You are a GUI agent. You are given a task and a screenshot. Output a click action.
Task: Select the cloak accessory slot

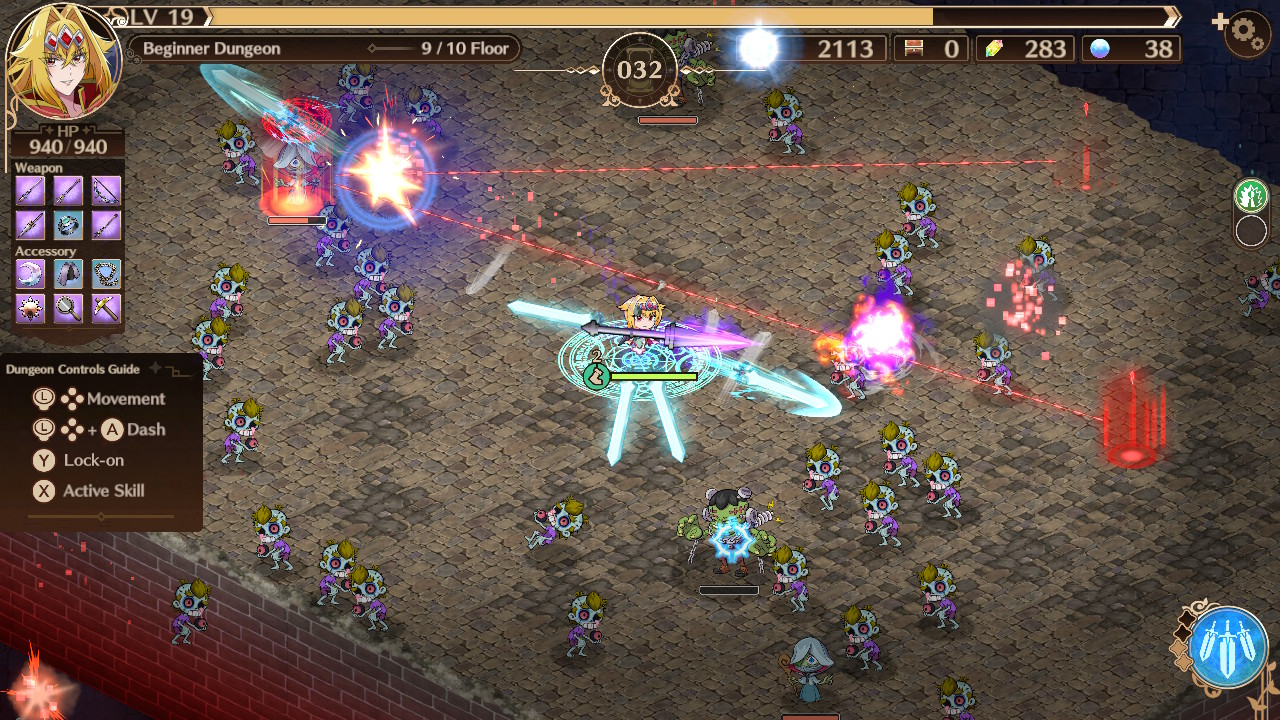coord(67,273)
